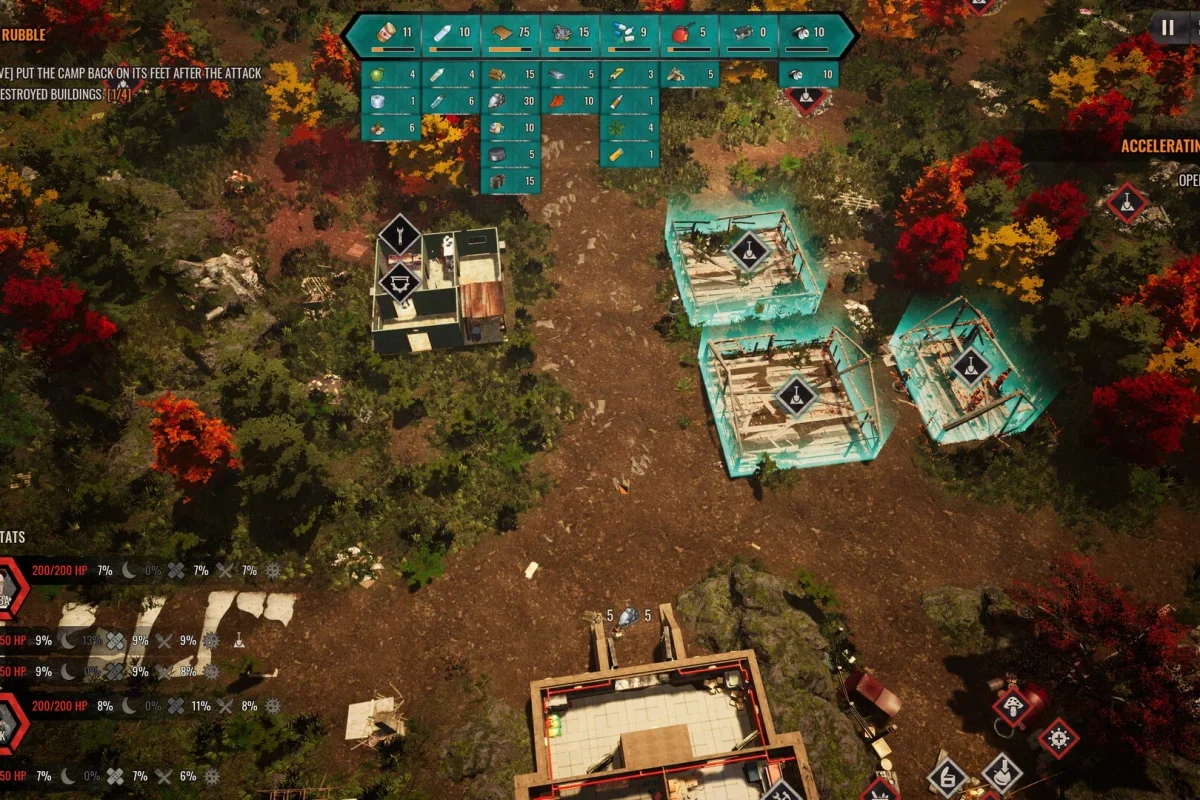This screenshot has width=1200, height=800.
Task: Click the mushroom marker icon
Action: coord(1012,705)
